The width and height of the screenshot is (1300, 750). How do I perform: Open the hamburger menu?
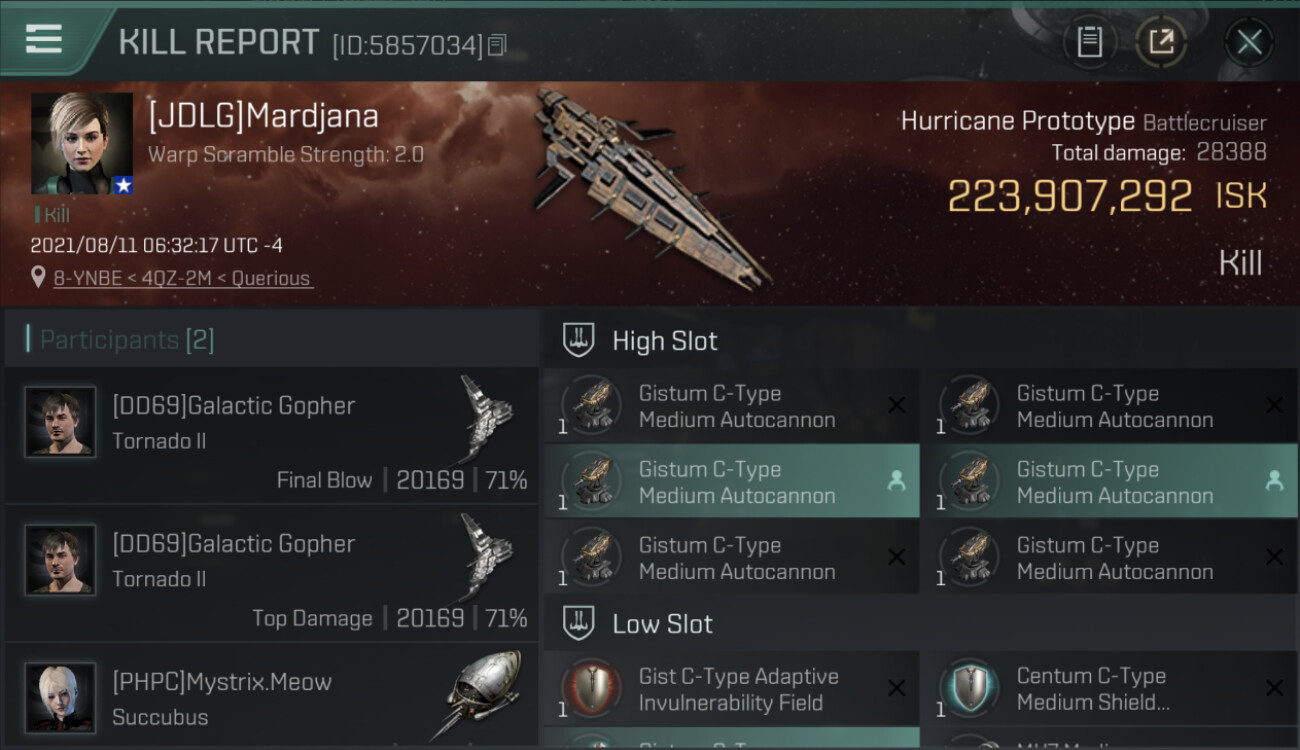[44, 39]
